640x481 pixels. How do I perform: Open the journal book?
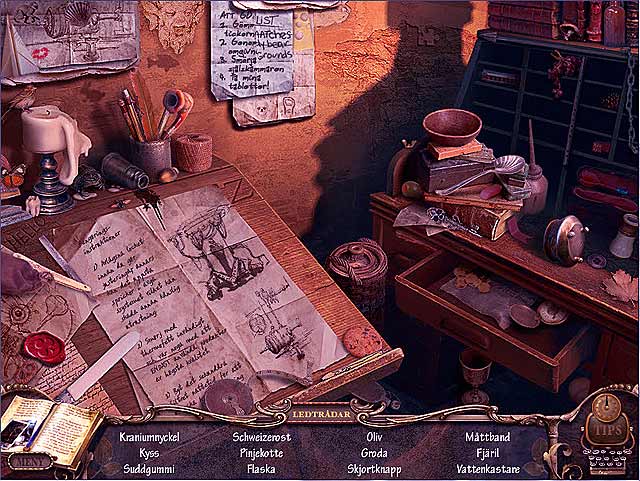[x=38, y=426]
